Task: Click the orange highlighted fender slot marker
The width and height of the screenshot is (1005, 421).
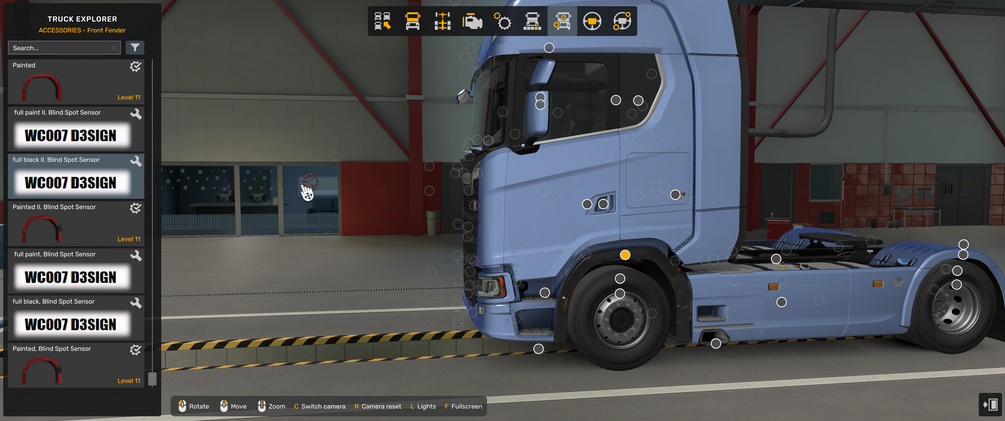Action: tap(625, 255)
